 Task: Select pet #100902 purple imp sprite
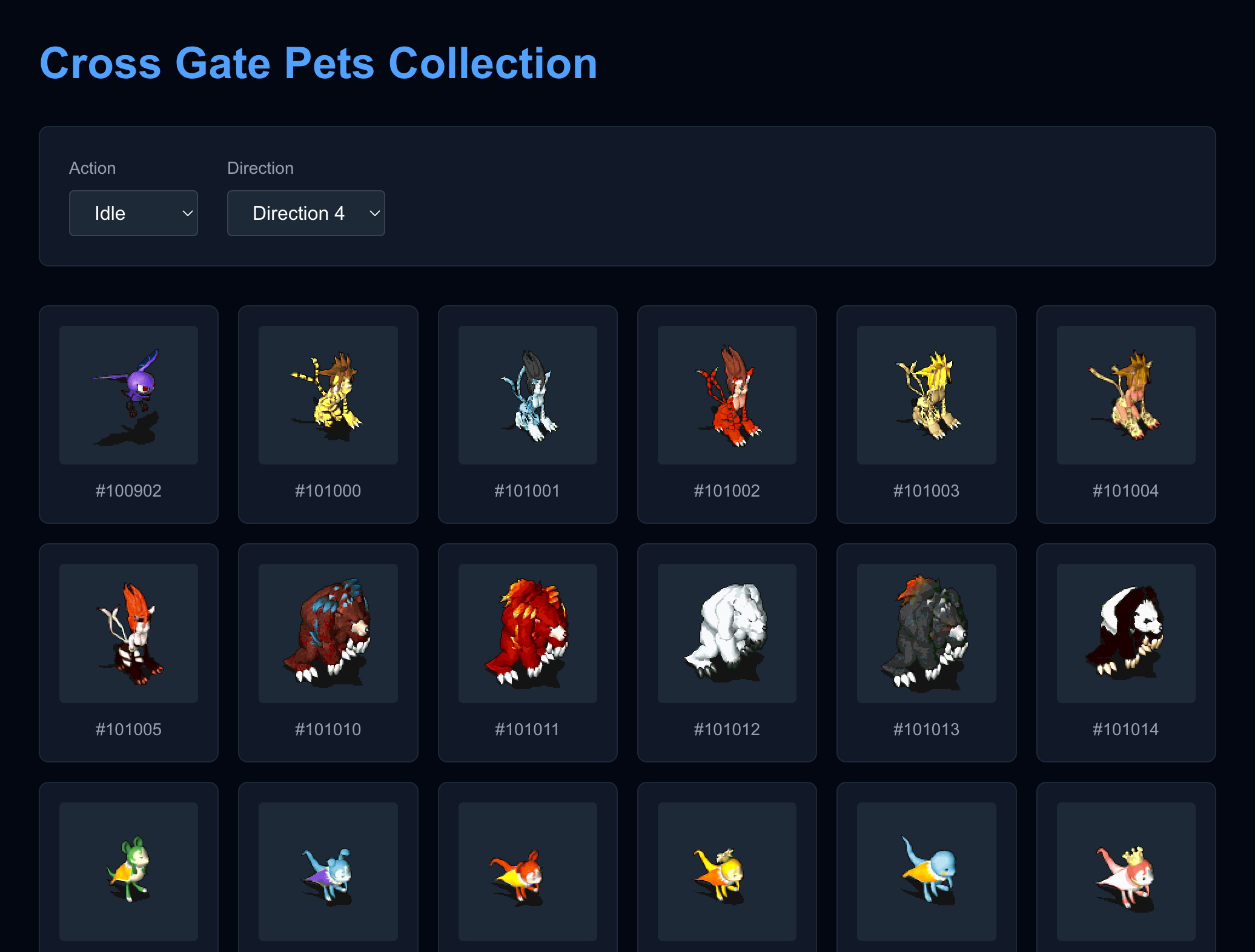pos(128,395)
